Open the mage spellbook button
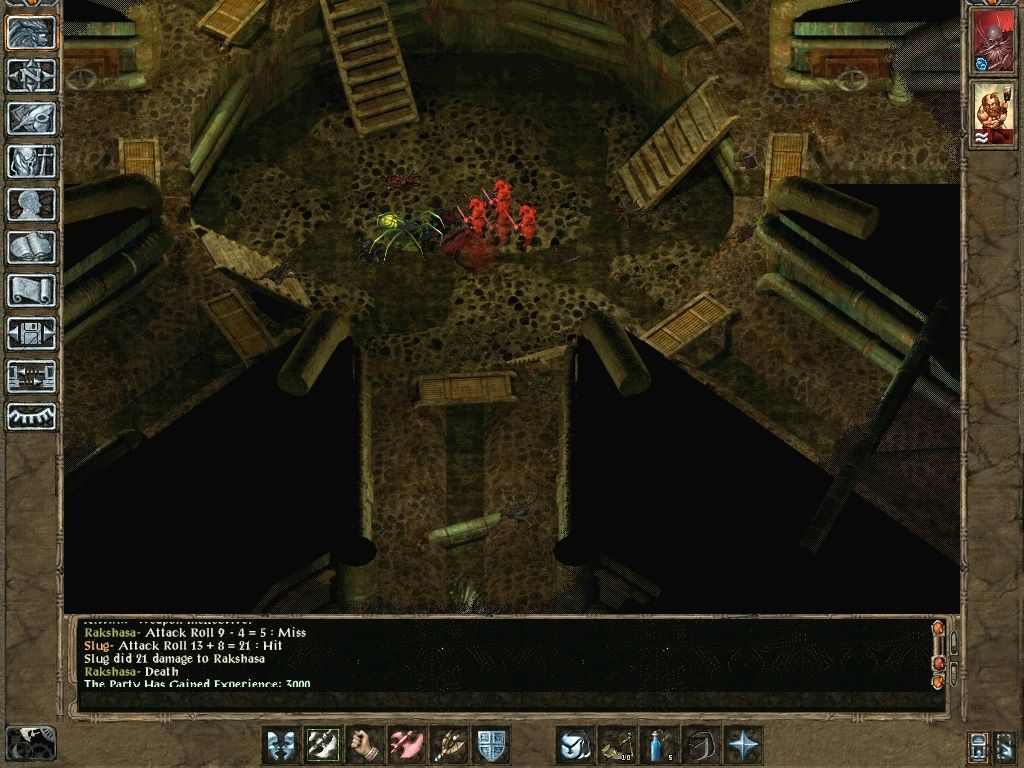 (31, 247)
